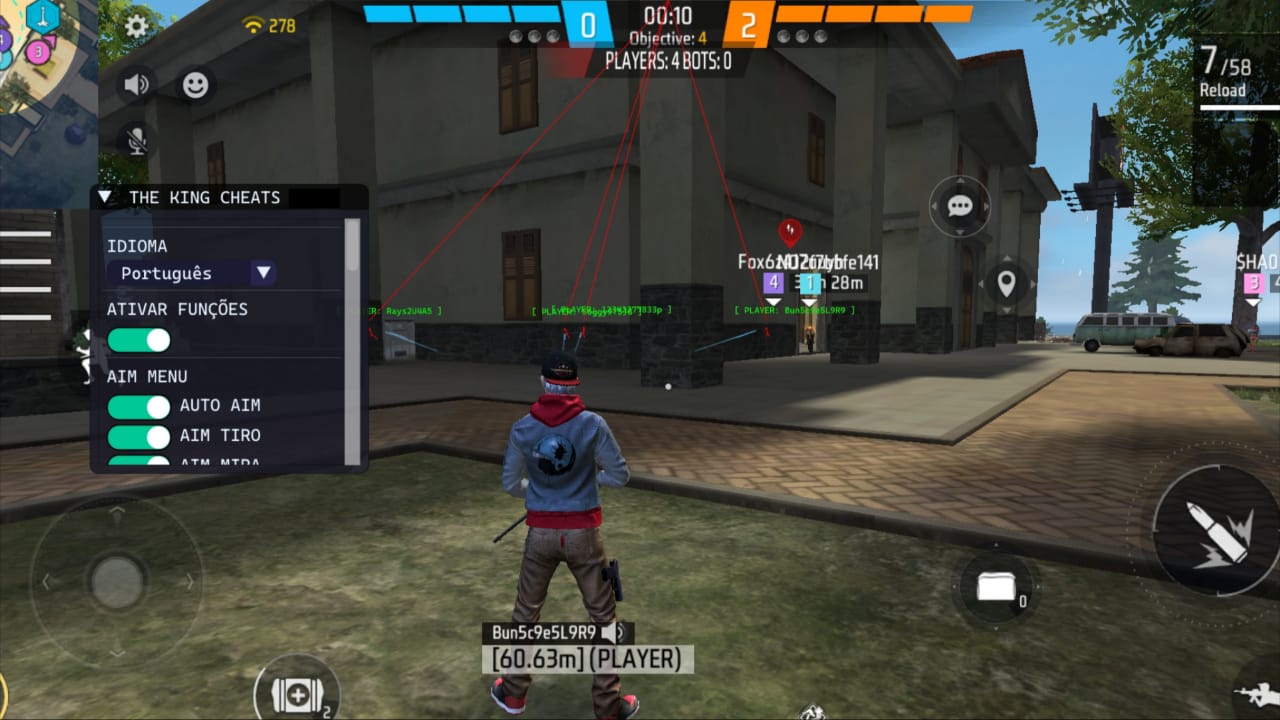Image resolution: width=1280 pixels, height=720 pixels.
Task: Toggle the muted microphone button
Action: [x=136, y=140]
